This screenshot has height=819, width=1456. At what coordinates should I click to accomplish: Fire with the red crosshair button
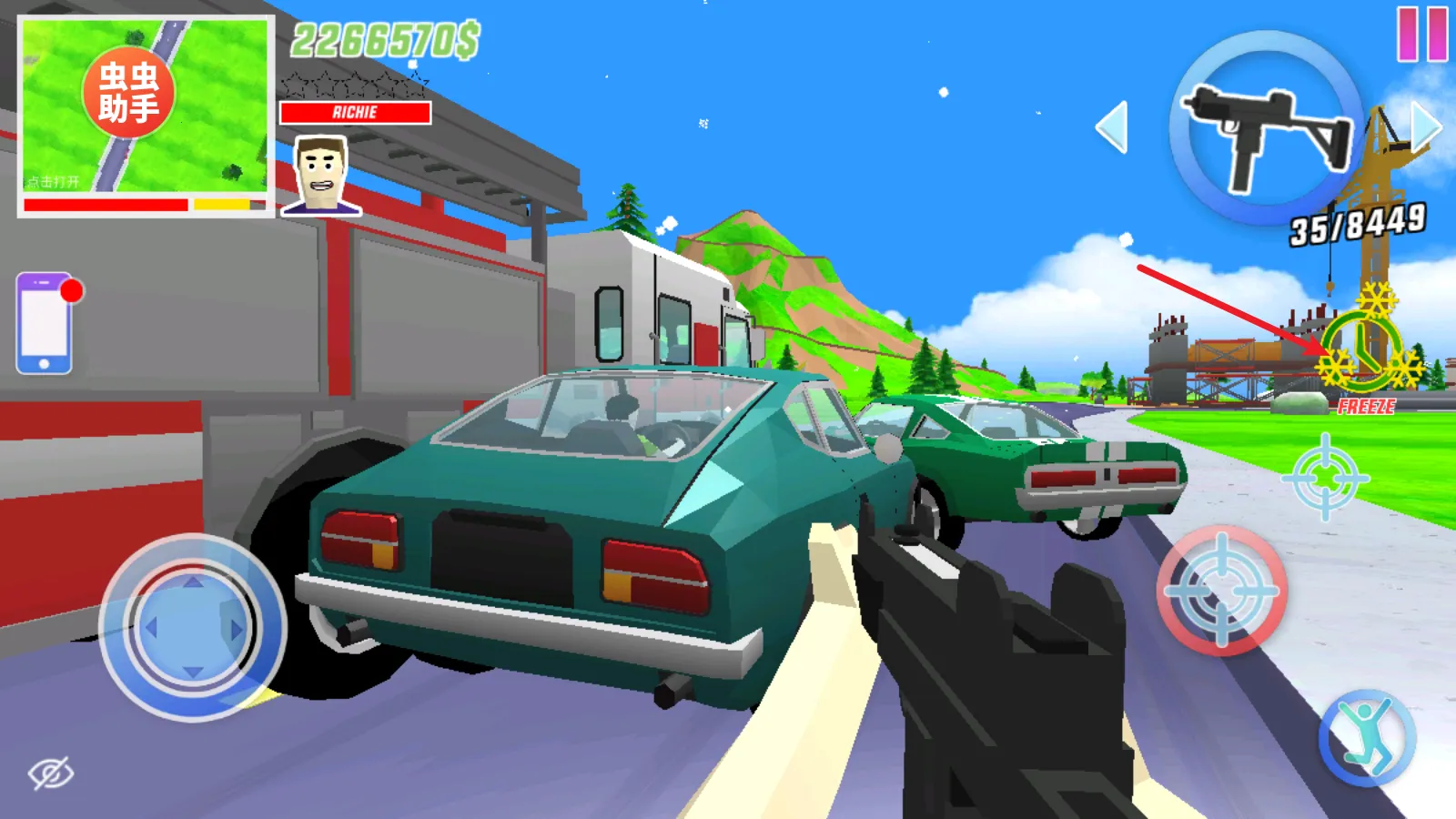1221,591
